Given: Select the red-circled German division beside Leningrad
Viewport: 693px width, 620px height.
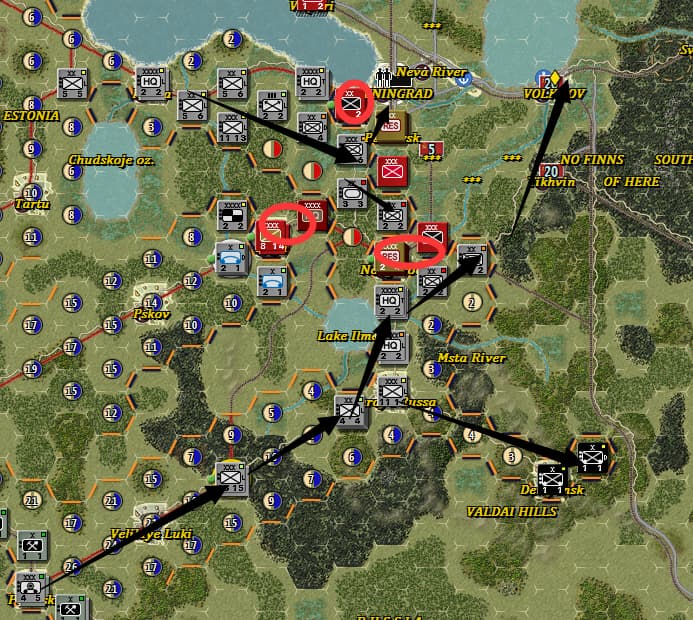Looking at the screenshot, I should click(x=351, y=101).
